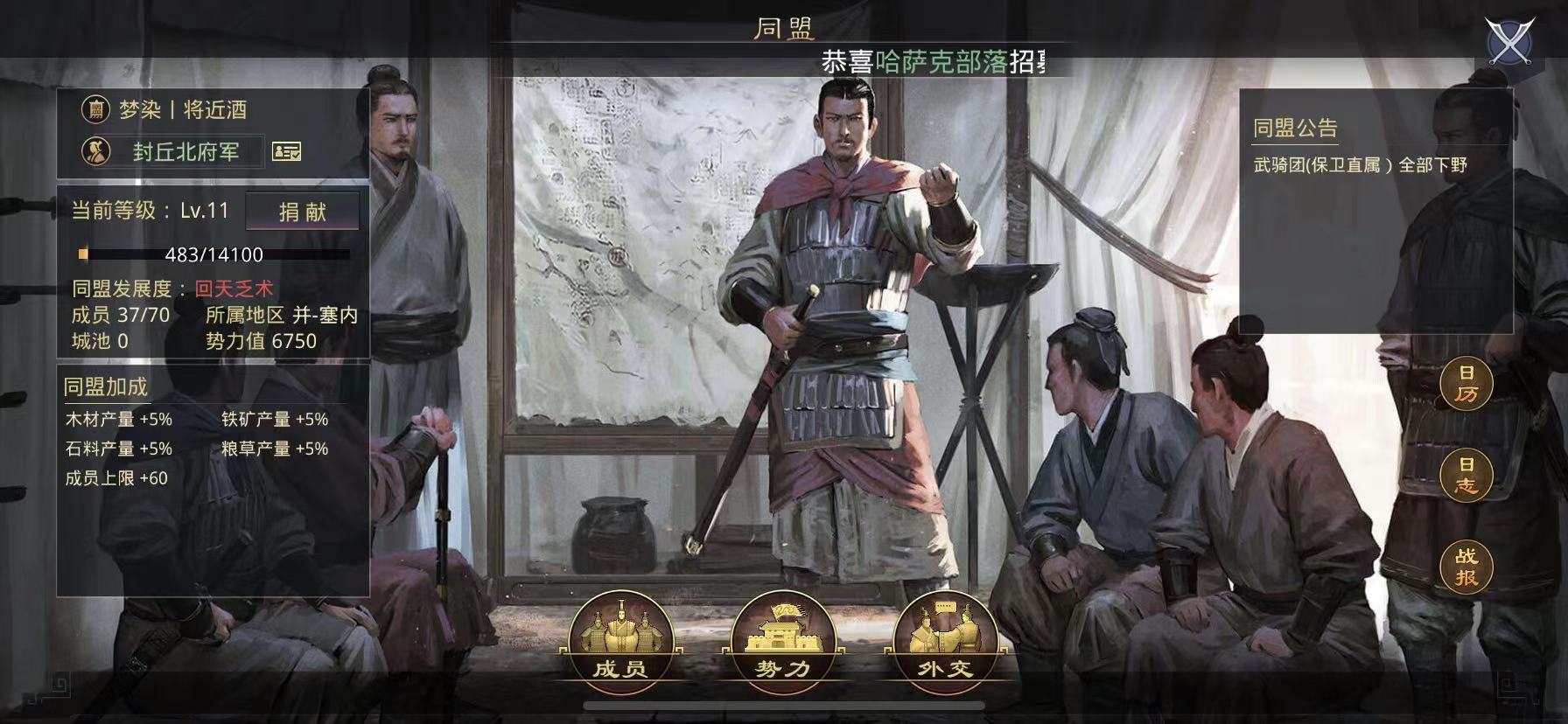Select the 同盟 title header
Viewport: 1568px width, 724px height.
785,28
